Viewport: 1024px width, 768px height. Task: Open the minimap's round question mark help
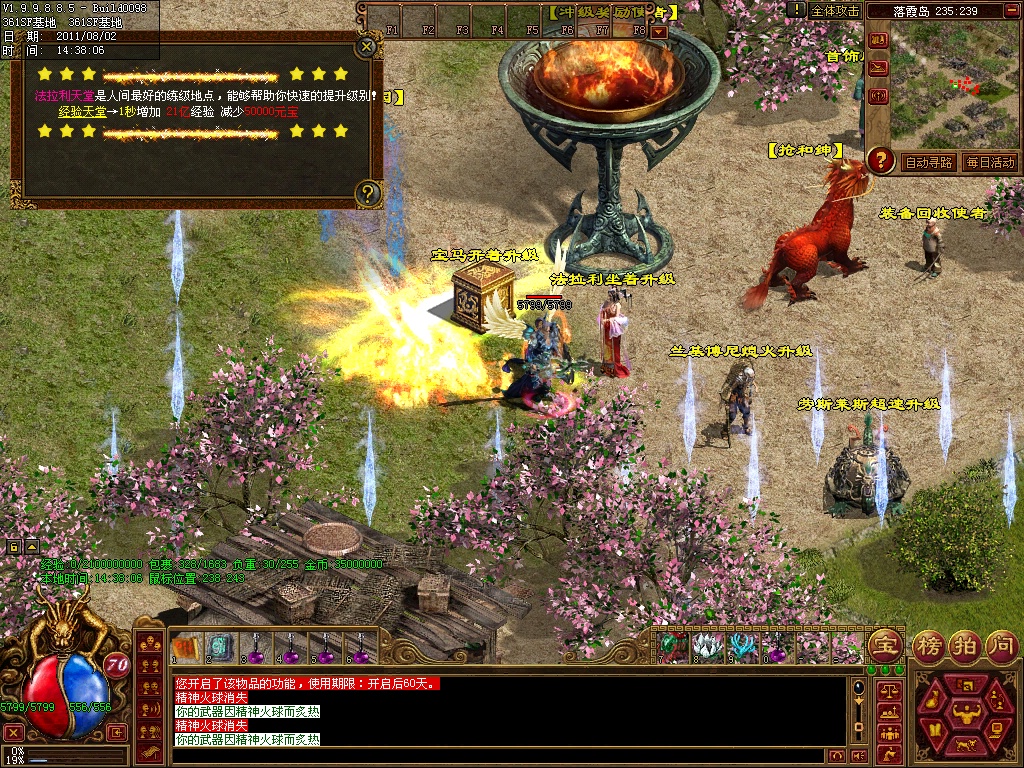[881, 159]
